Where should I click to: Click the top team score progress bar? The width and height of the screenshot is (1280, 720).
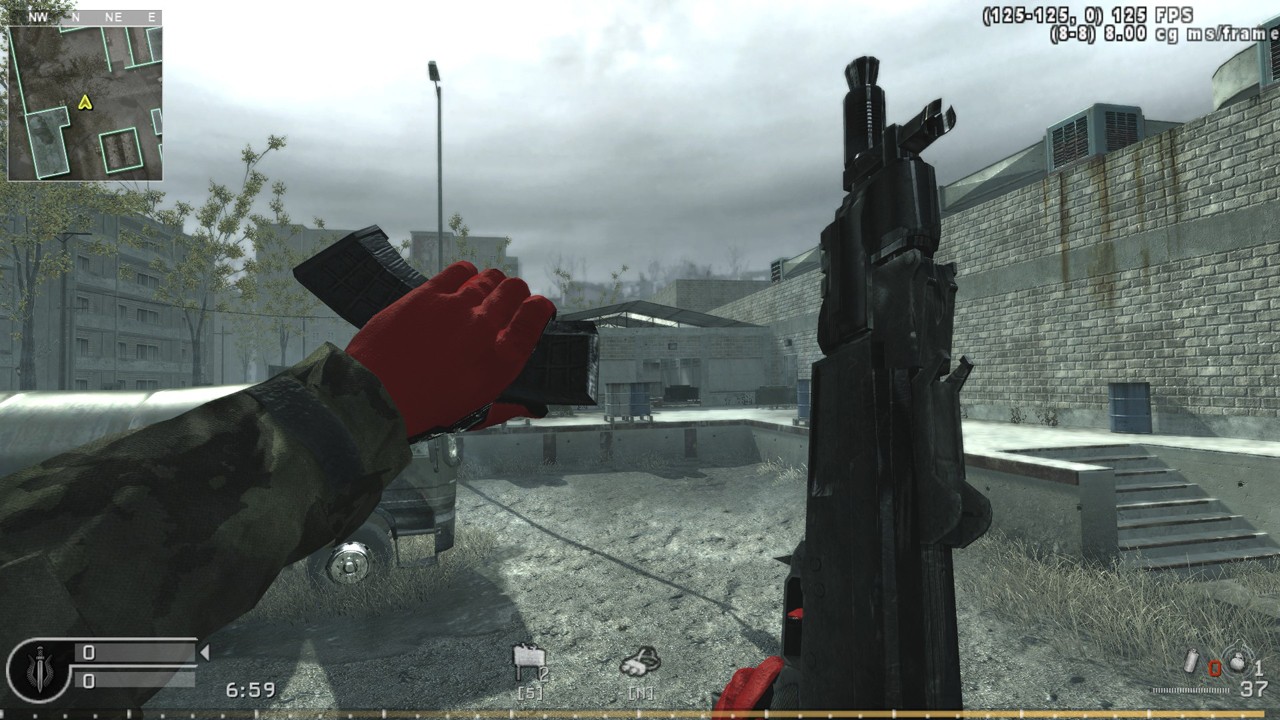(x=135, y=650)
